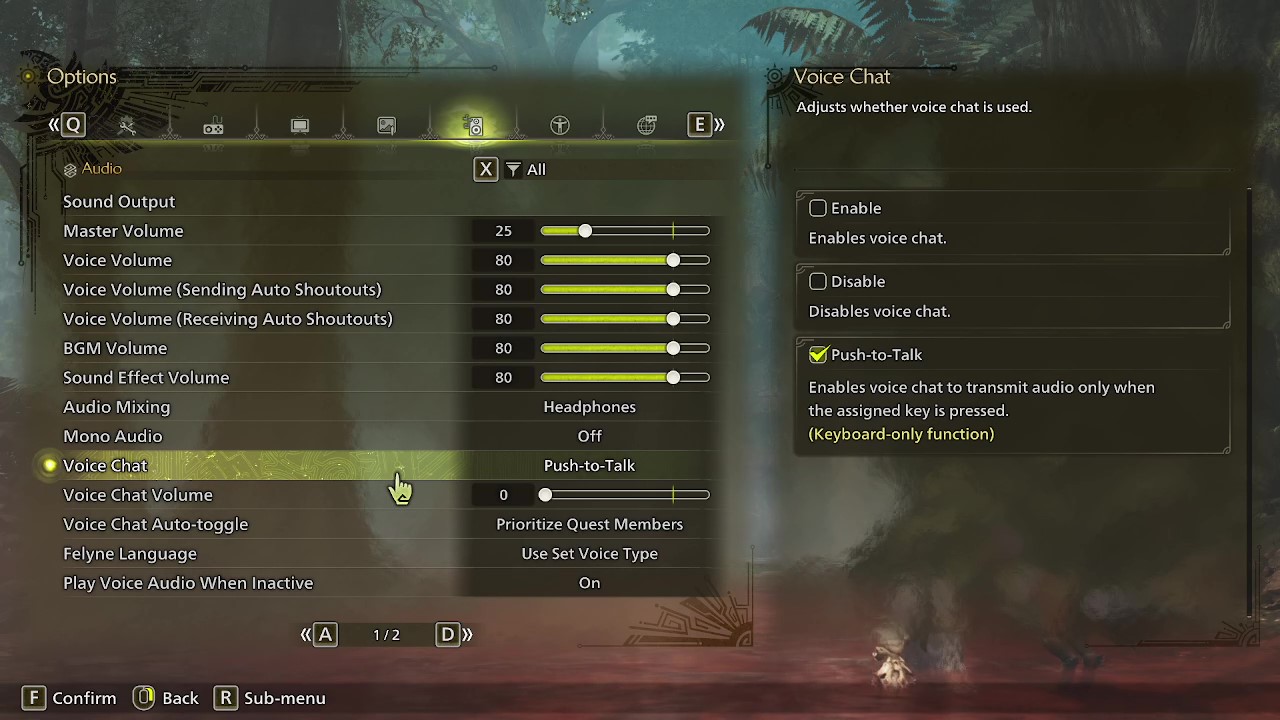Check the Disable voice chat option

(818, 281)
